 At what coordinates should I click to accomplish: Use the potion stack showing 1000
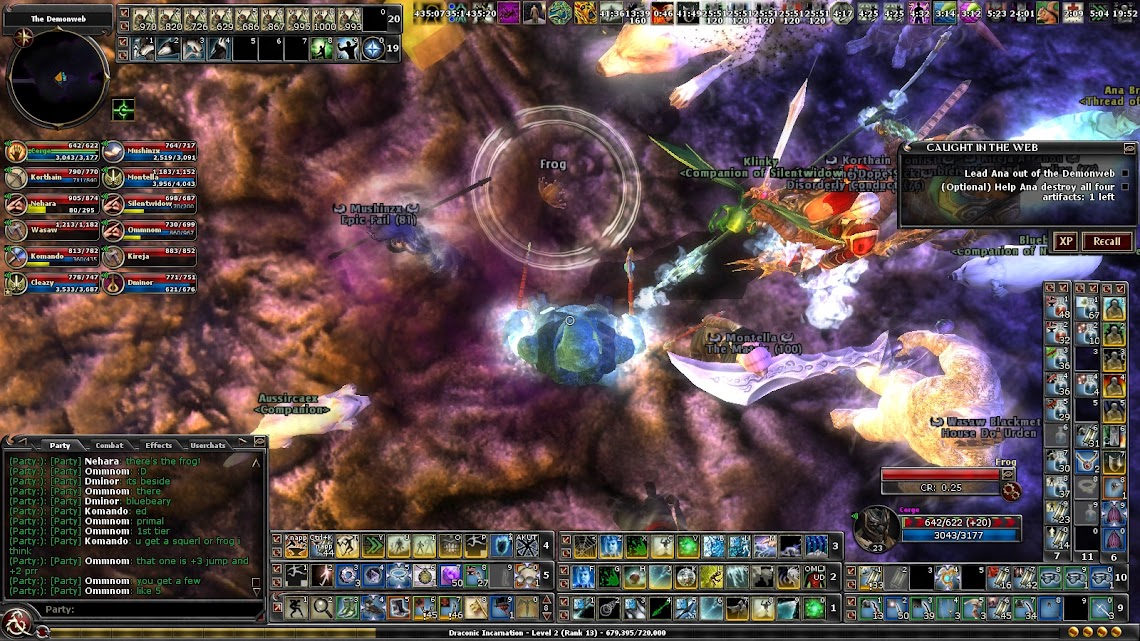(x=323, y=19)
